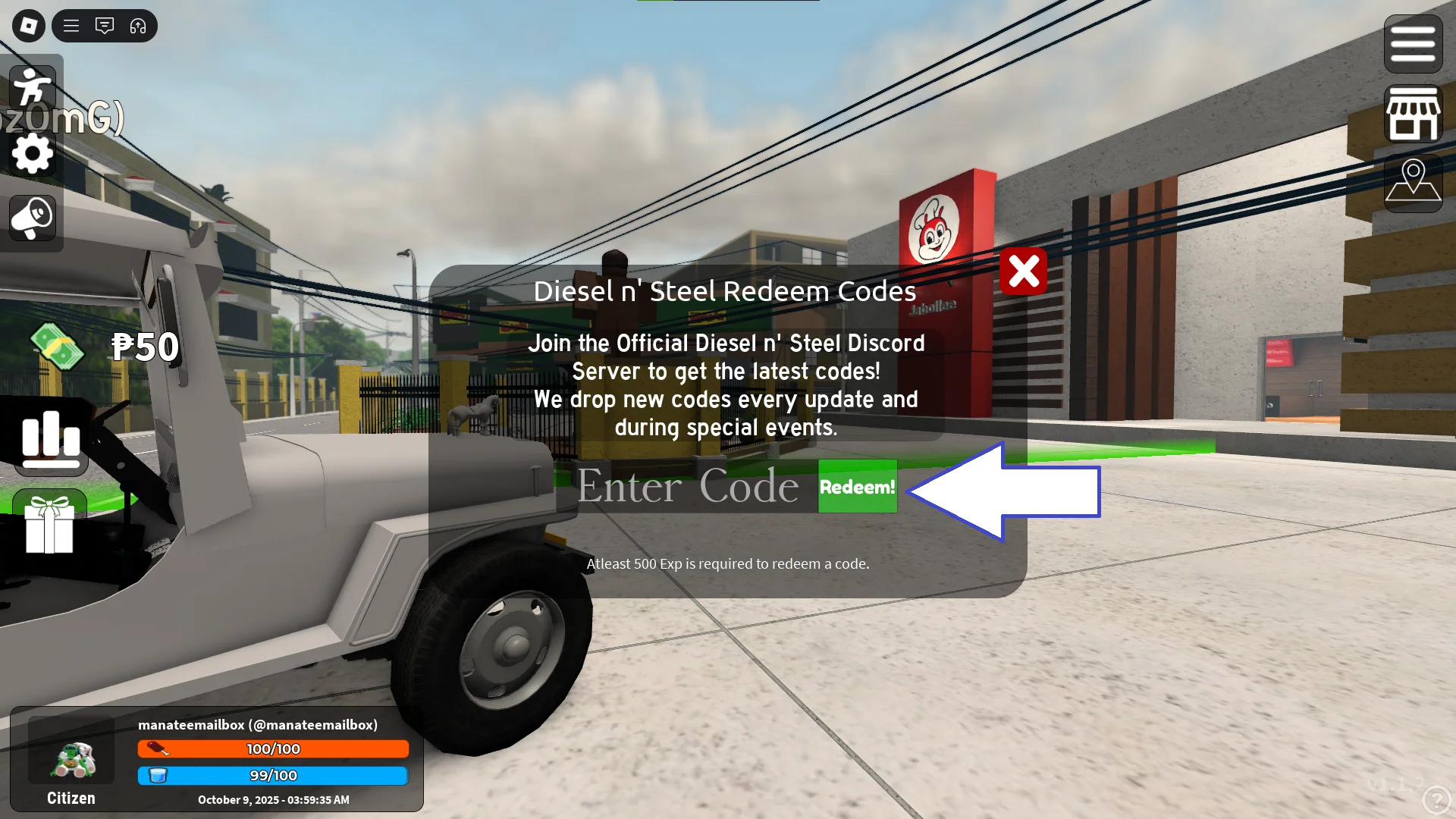Open the map location icon
The image size is (1456, 819).
(1412, 182)
